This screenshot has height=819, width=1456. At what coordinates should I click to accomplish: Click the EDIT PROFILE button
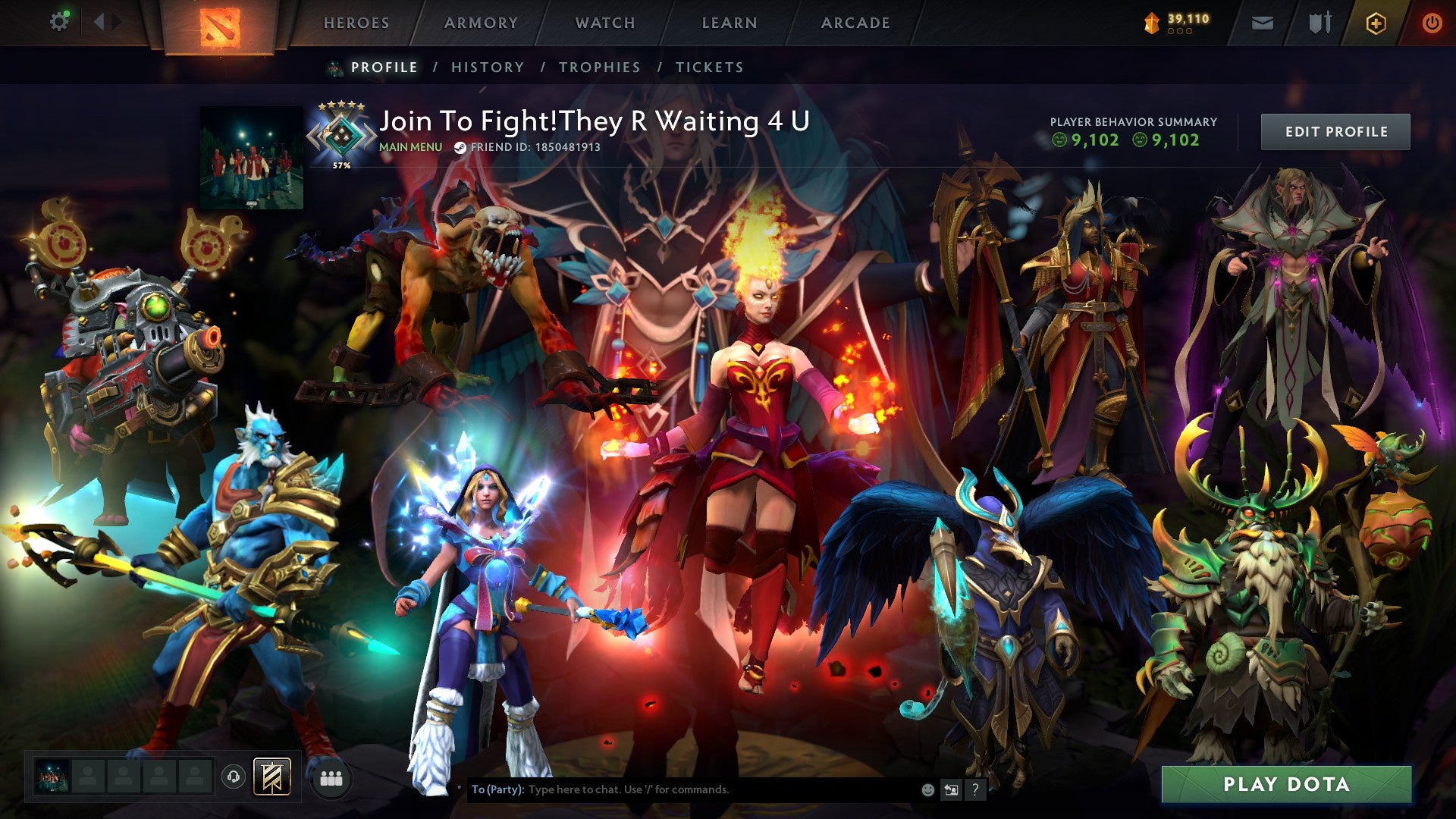(1335, 130)
